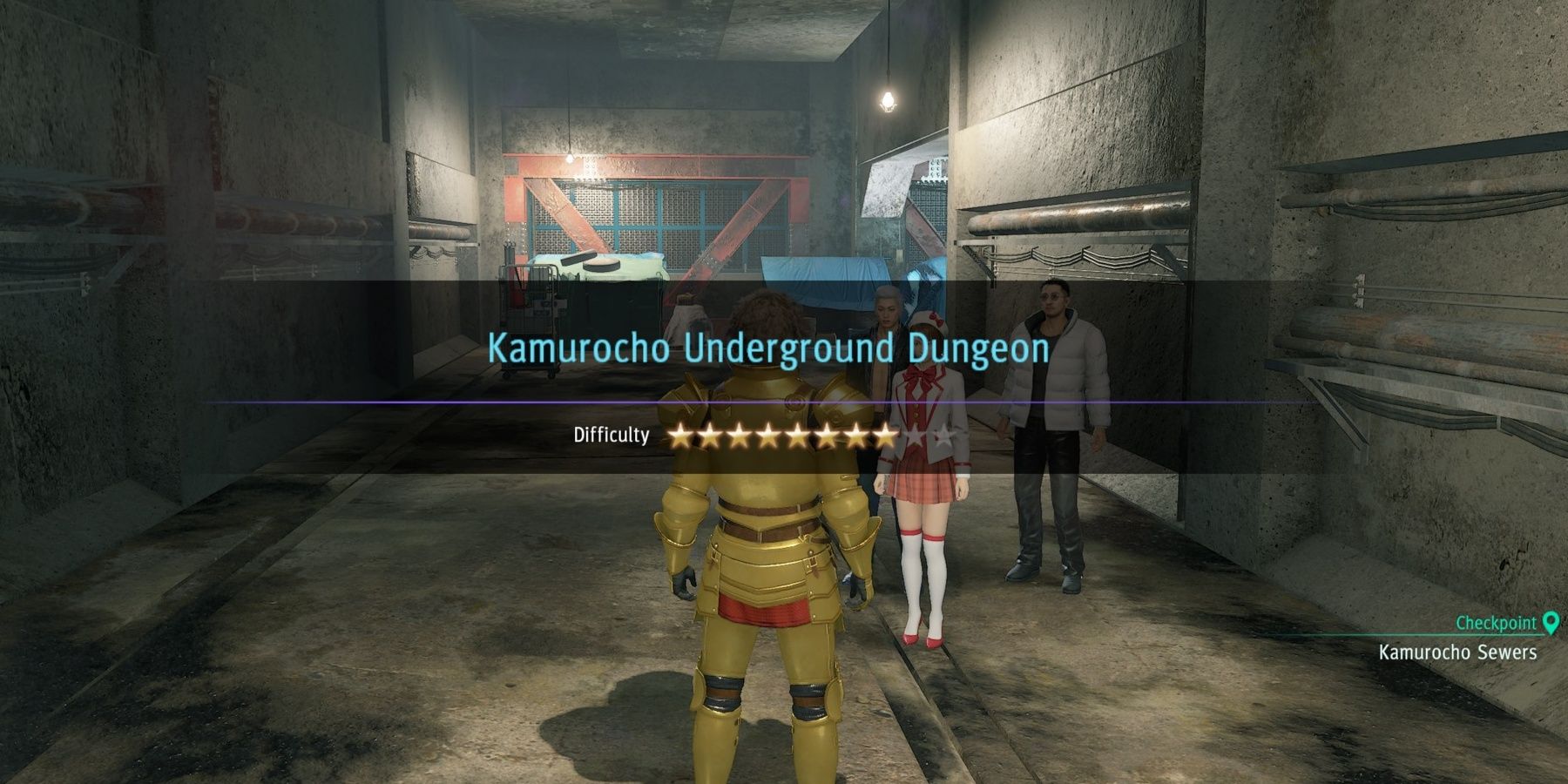This screenshot has width=1568, height=784.
Task: Select the tenth and final difficulty star
Action: pos(943,435)
